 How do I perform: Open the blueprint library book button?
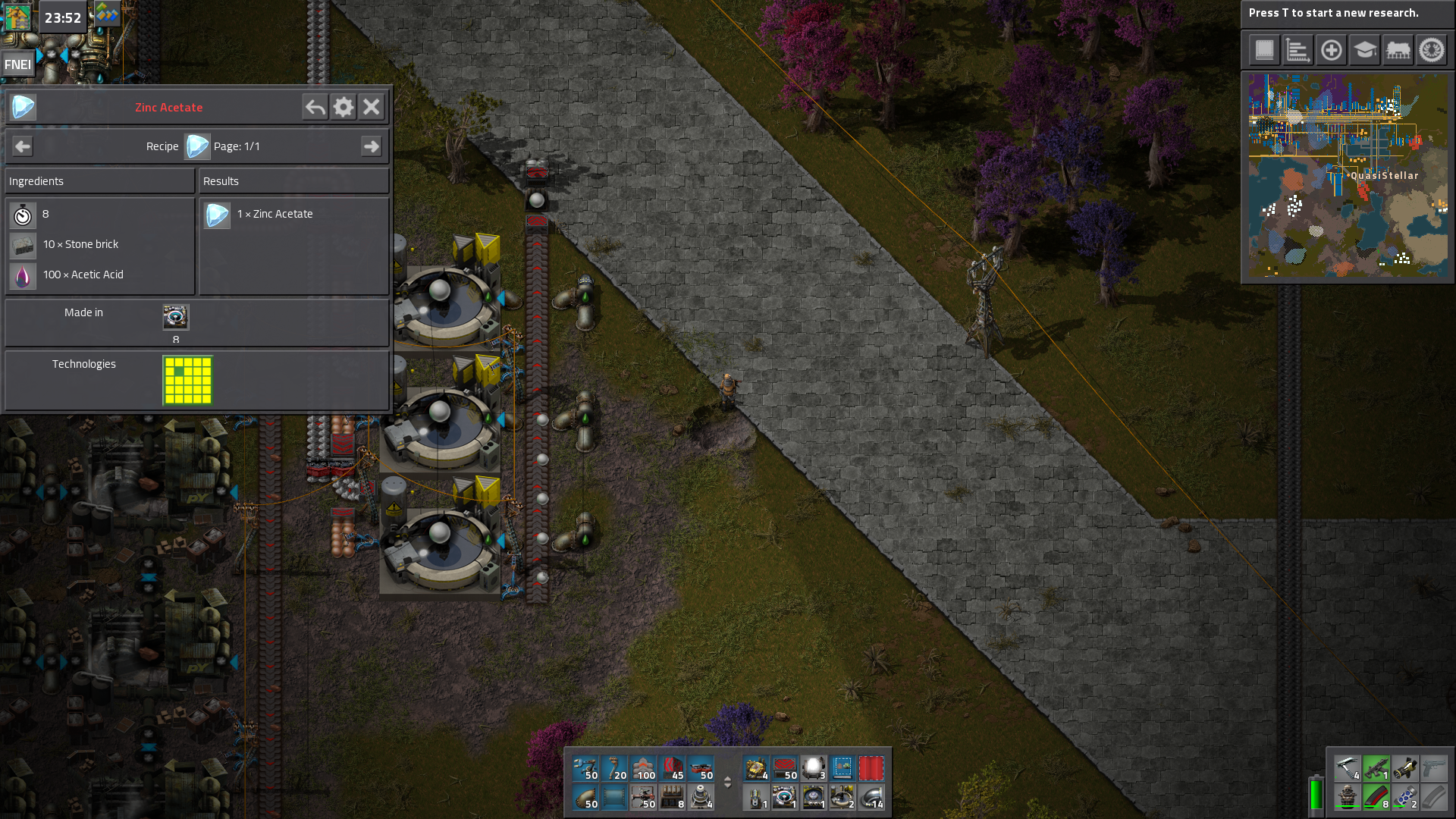(1264, 51)
